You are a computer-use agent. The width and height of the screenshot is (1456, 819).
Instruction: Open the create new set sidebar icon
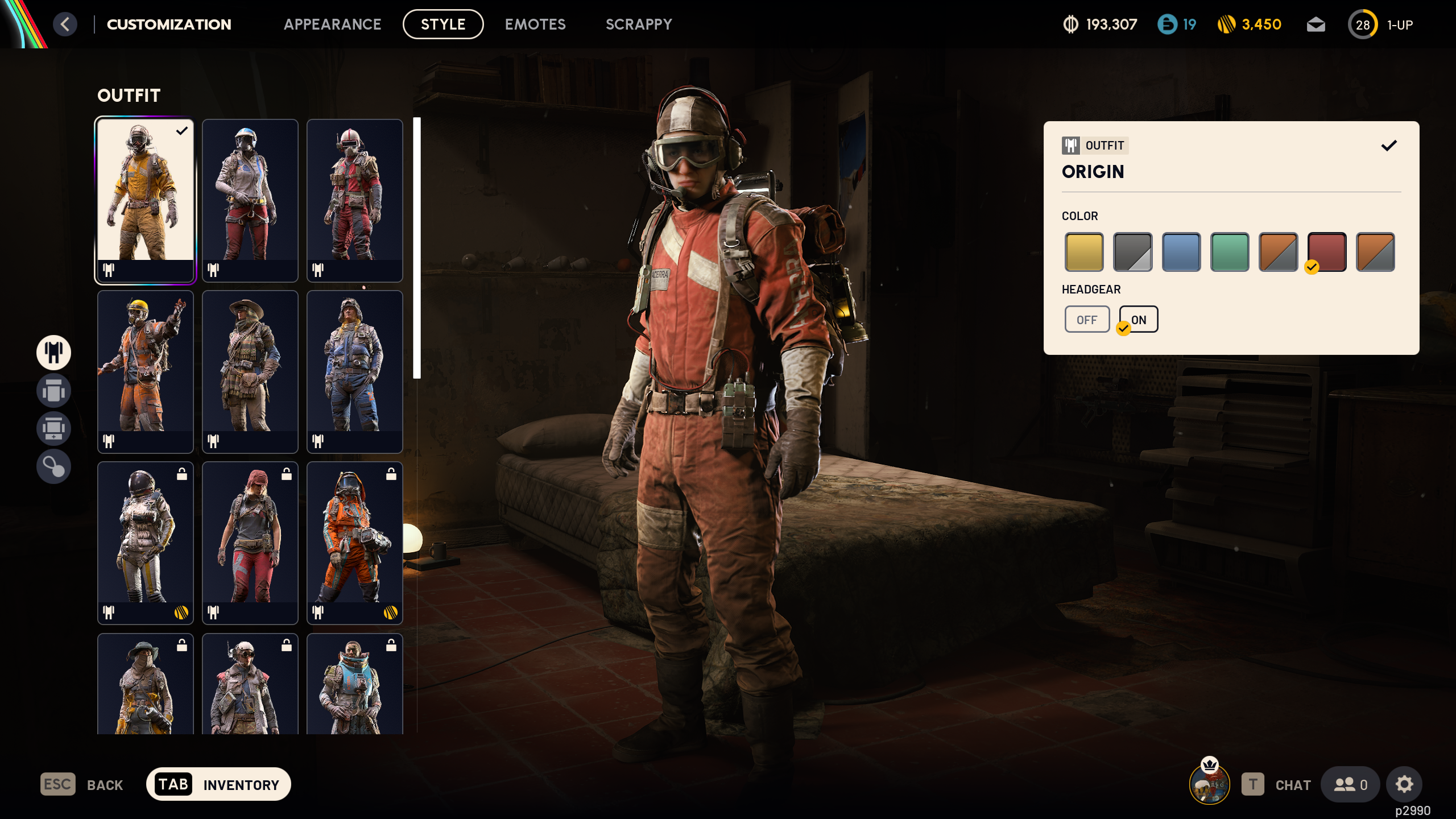pyautogui.click(x=53, y=429)
